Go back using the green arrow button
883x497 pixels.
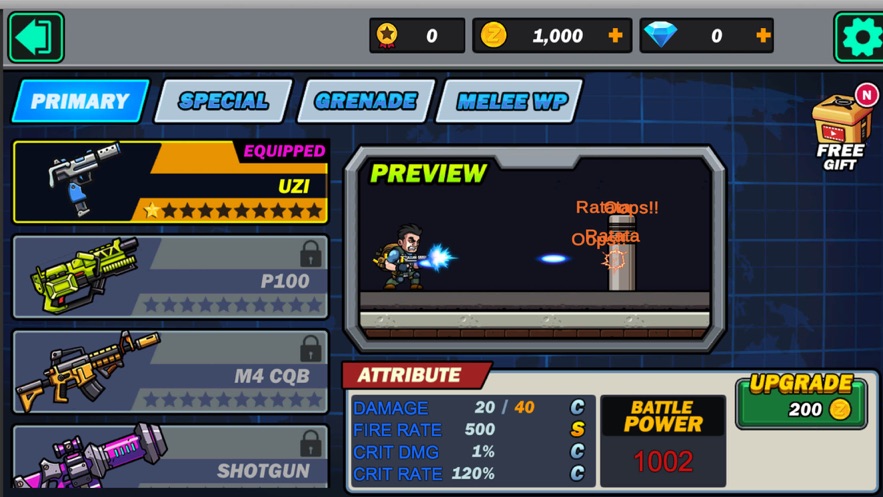tap(37, 37)
